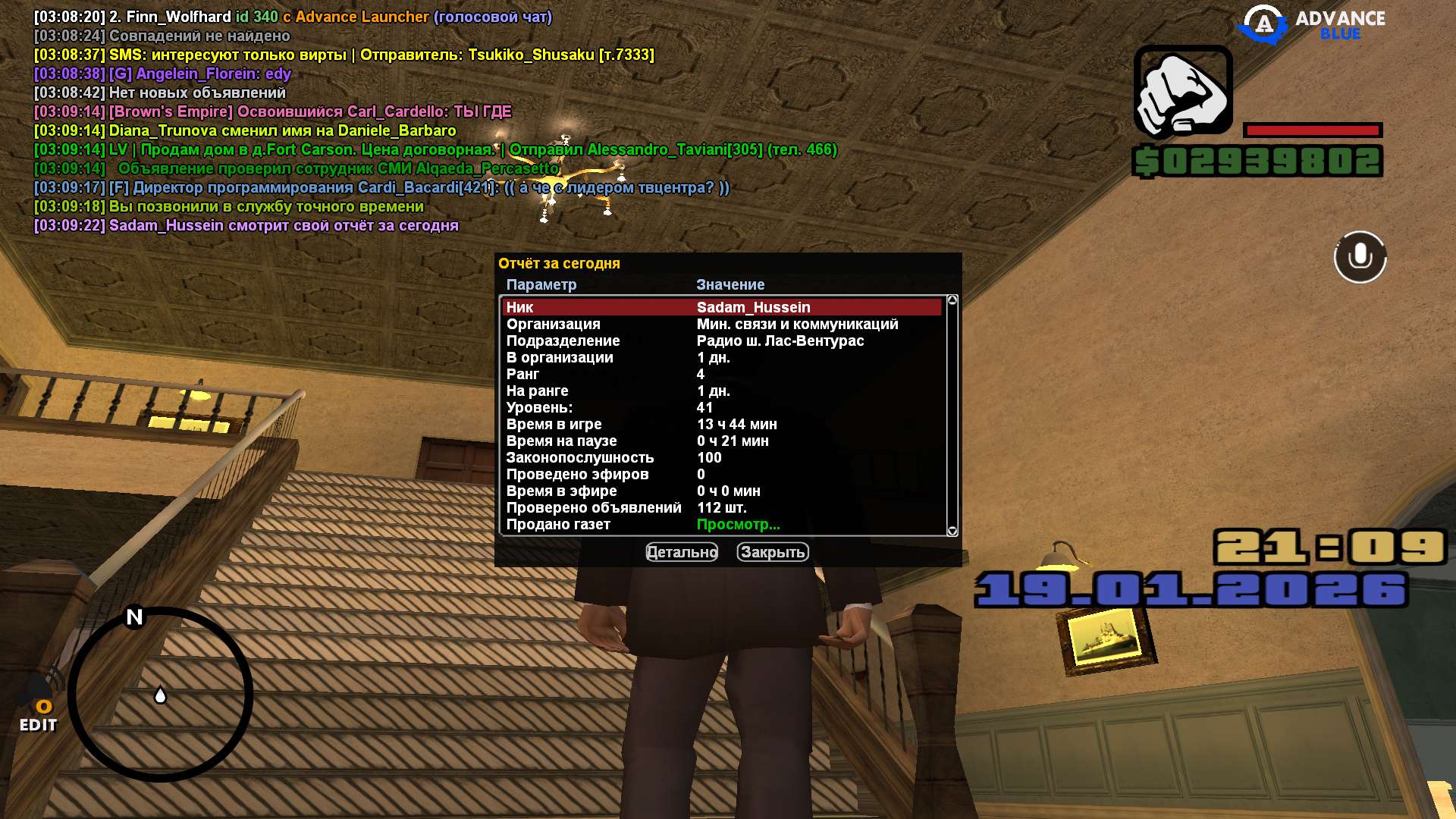Screen dimensions: 1456x819
Task: Open the EDIT hat icon
Action: (x=38, y=705)
